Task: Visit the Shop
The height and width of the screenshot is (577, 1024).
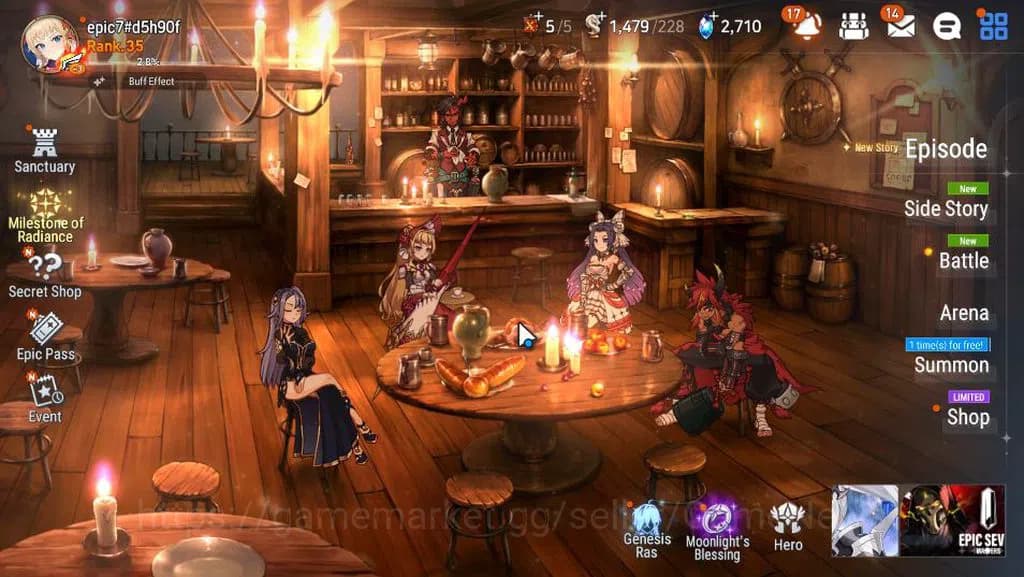Action: pyautogui.click(x=967, y=417)
